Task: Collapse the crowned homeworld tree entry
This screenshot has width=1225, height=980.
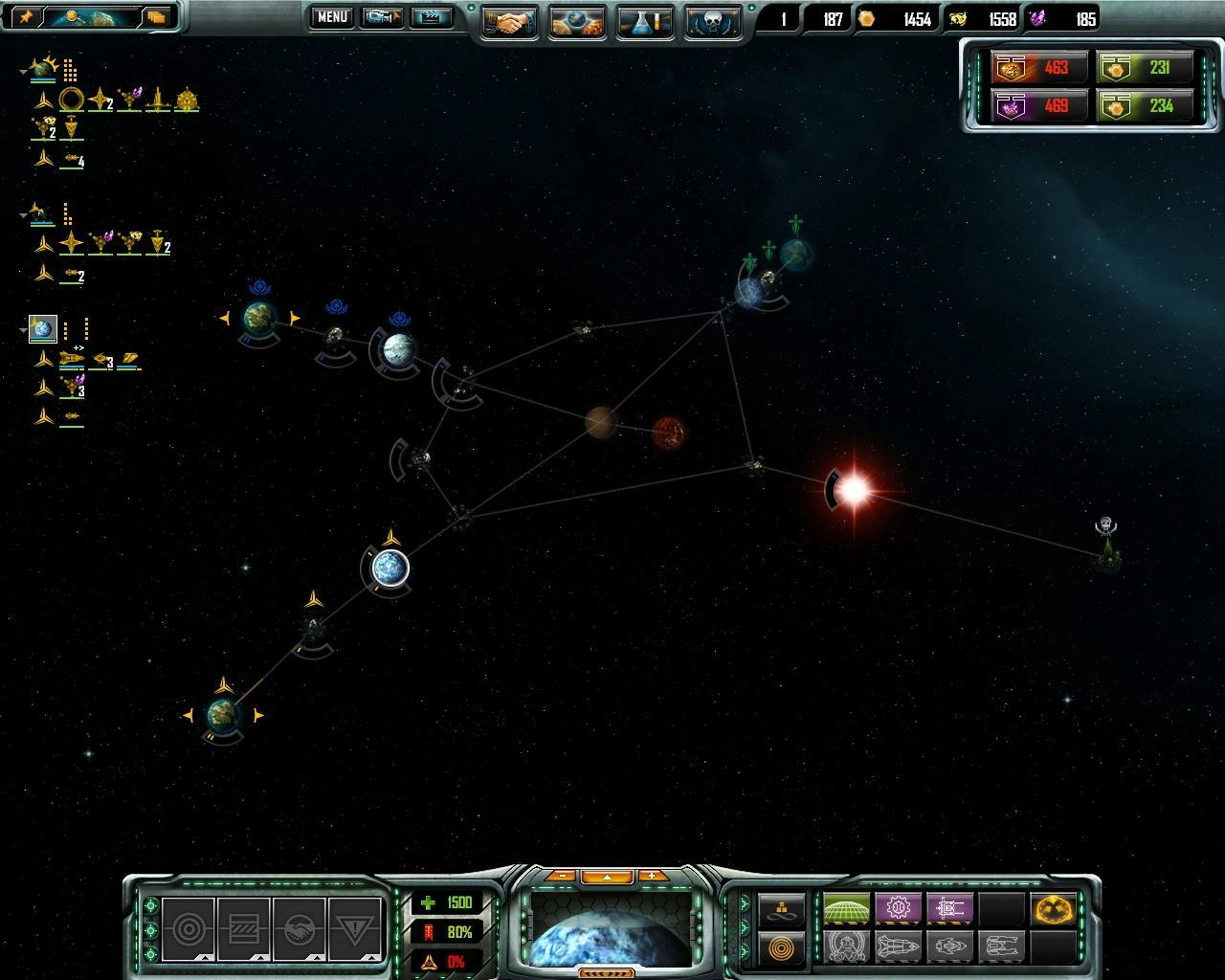Action: pos(24,71)
